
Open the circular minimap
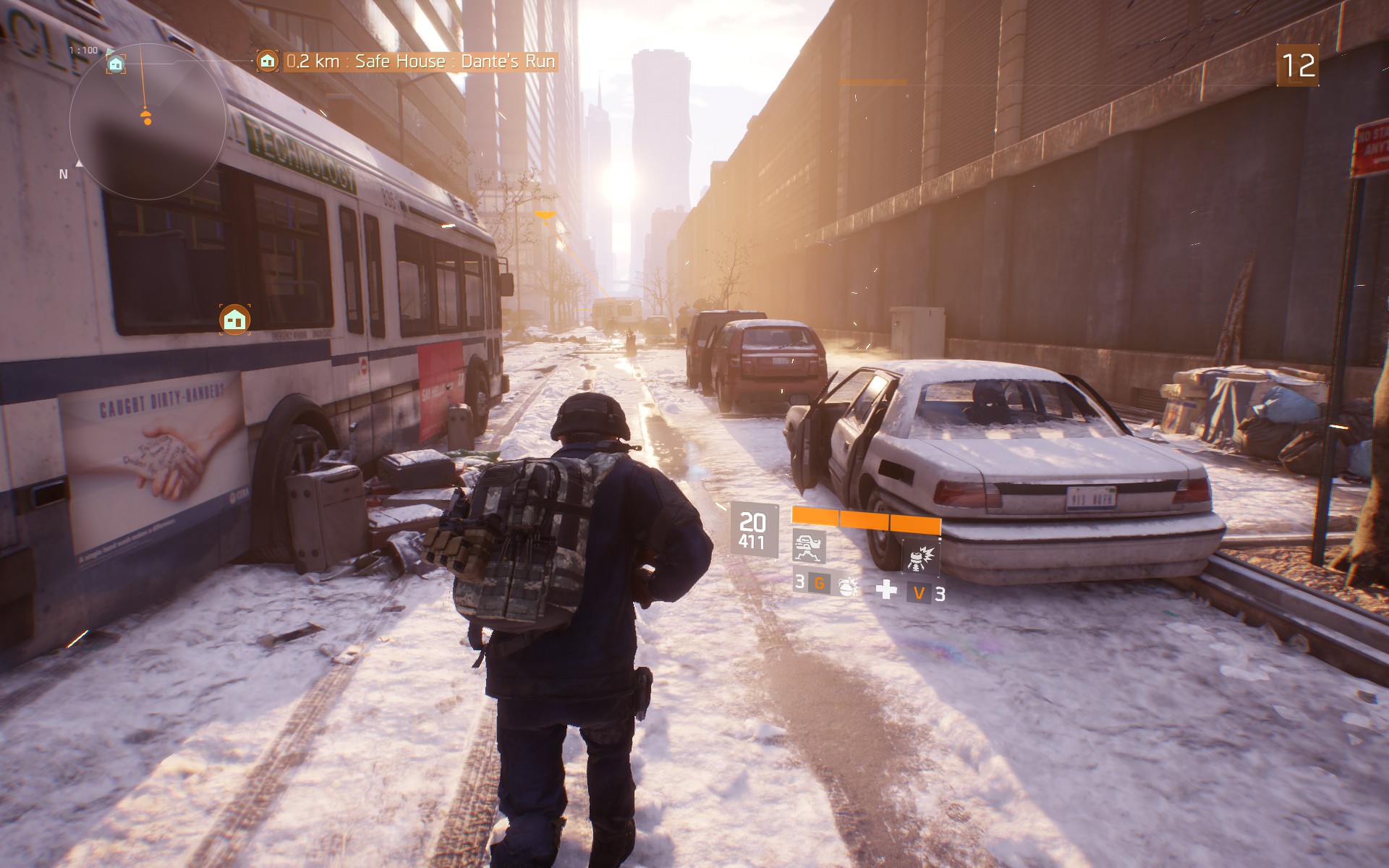tap(148, 123)
